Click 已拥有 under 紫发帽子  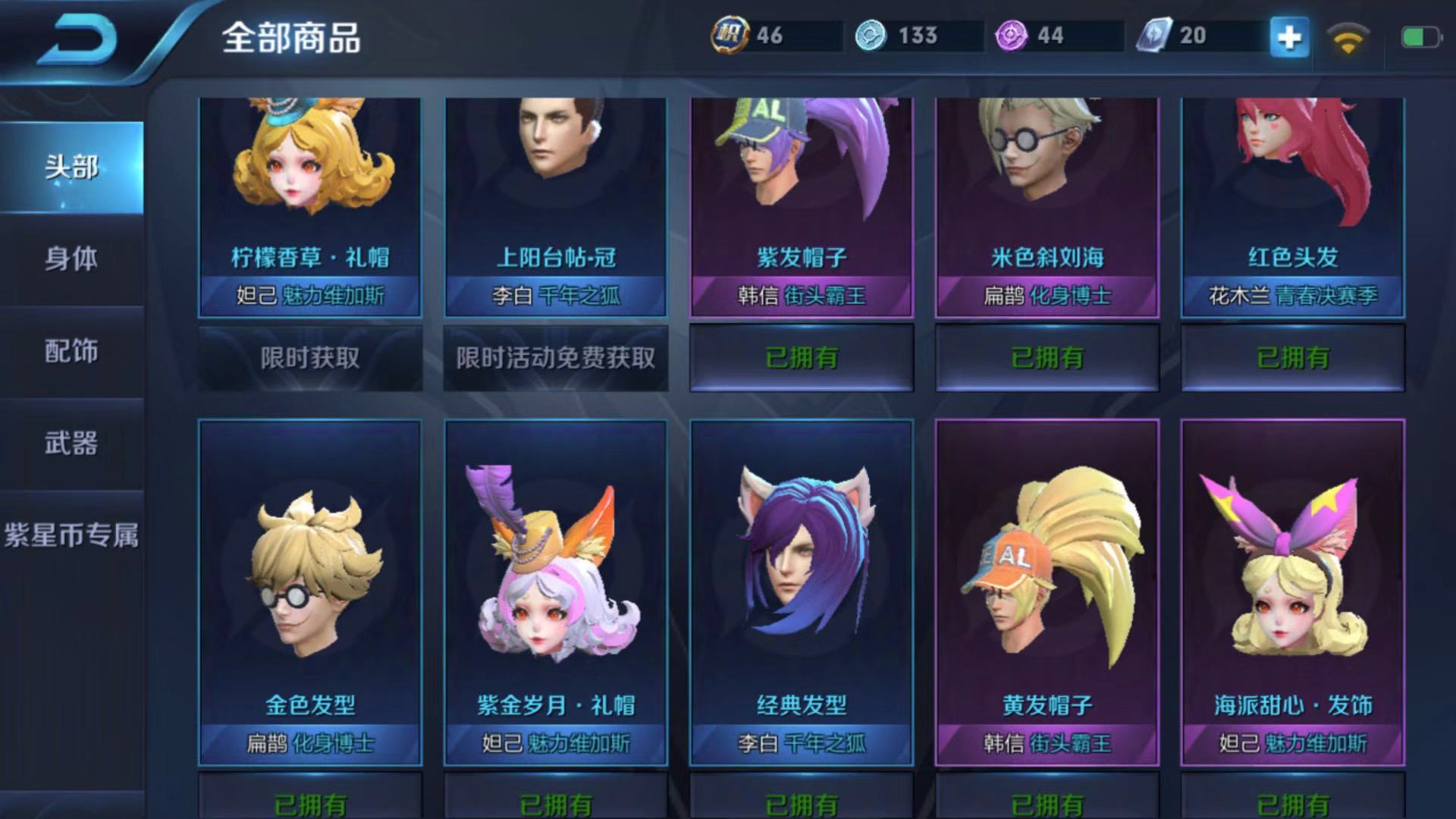(x=801, y=356)
